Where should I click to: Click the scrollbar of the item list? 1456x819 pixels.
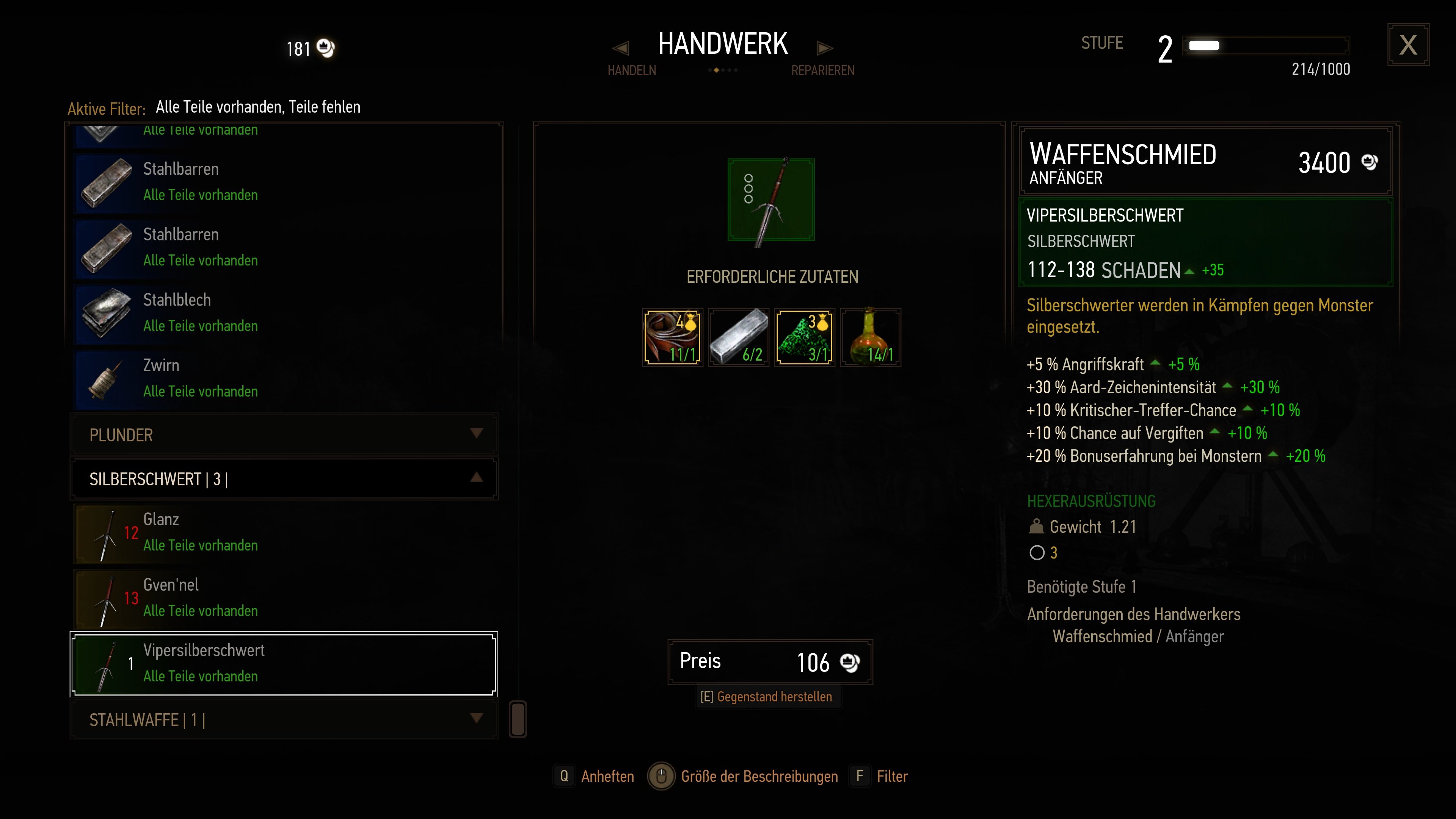click(518, 720)
